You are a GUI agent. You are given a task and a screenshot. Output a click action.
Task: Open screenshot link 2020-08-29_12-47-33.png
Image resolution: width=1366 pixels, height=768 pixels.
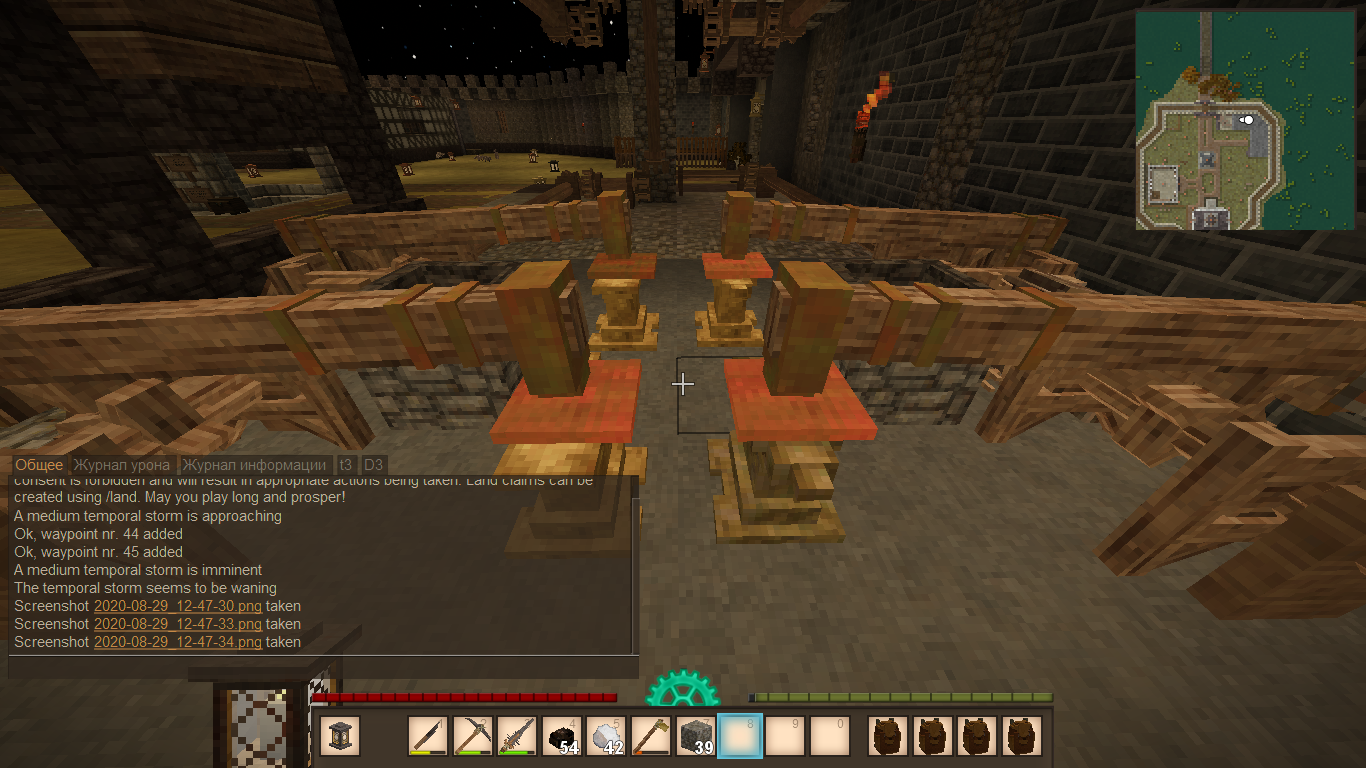coord(178,624)
